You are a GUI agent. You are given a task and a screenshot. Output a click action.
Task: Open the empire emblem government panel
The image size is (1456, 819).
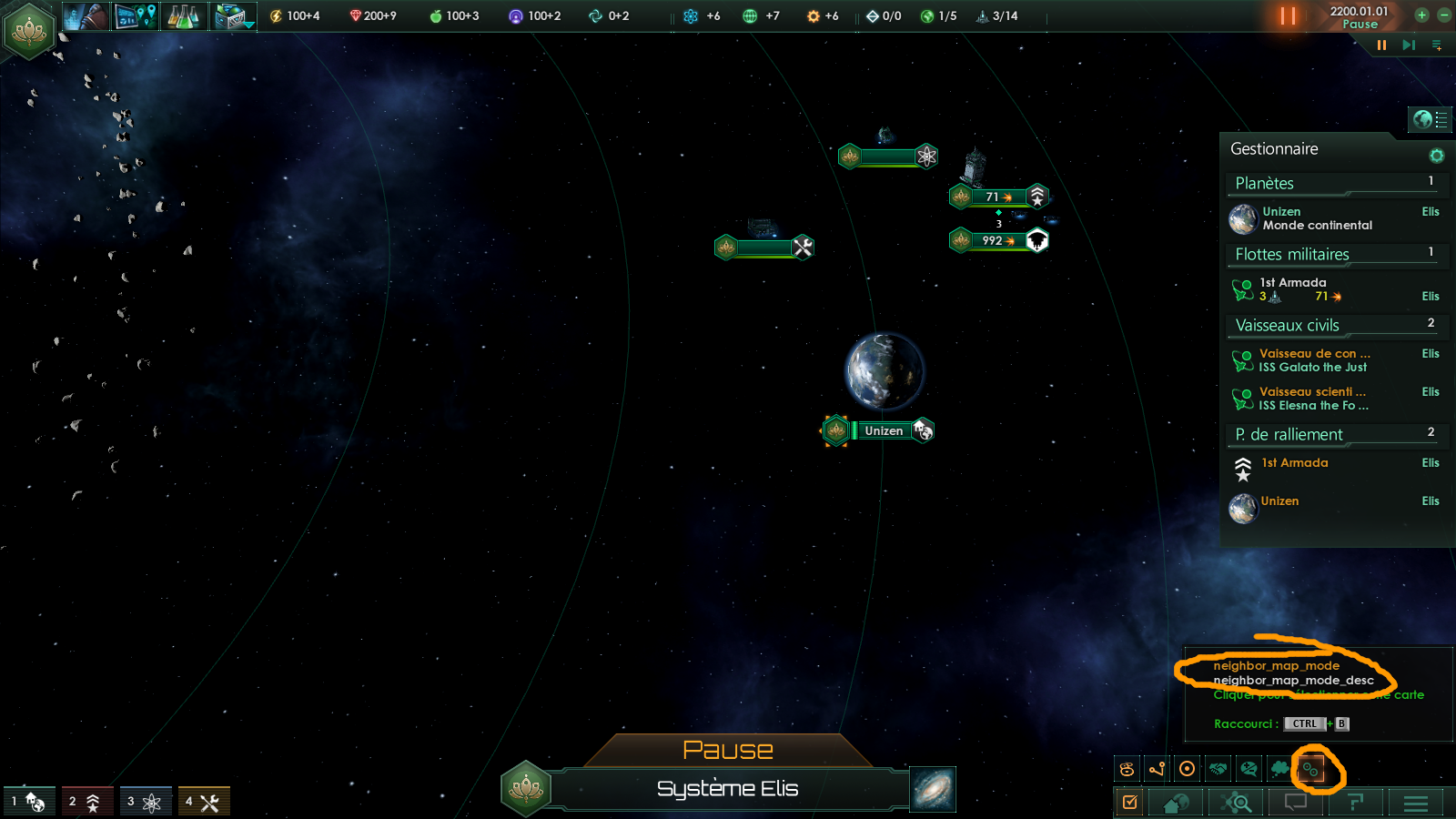pyautogui.click(x=29, y=31)
